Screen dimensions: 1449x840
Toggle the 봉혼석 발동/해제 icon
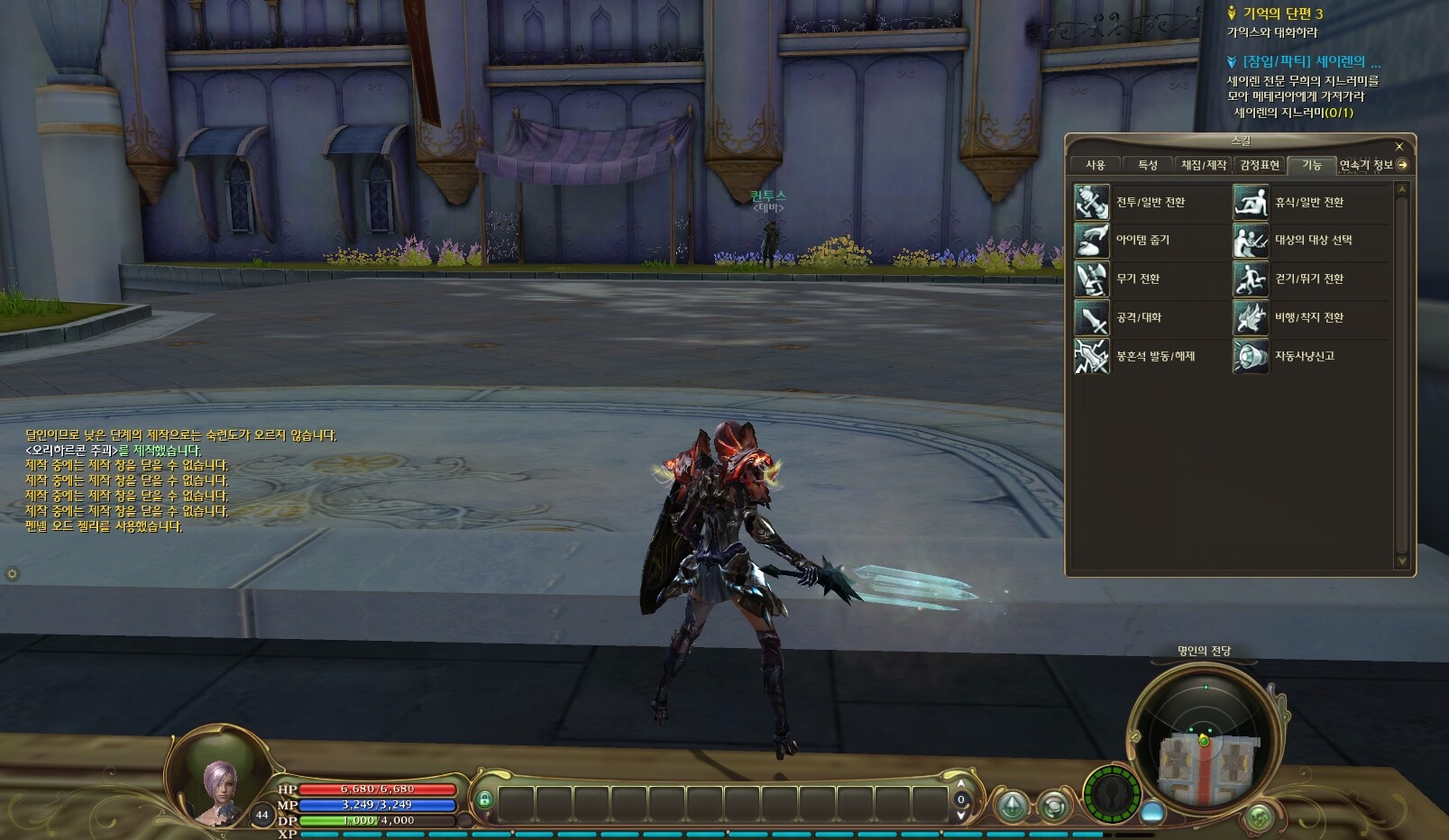tap(1091, 357)
